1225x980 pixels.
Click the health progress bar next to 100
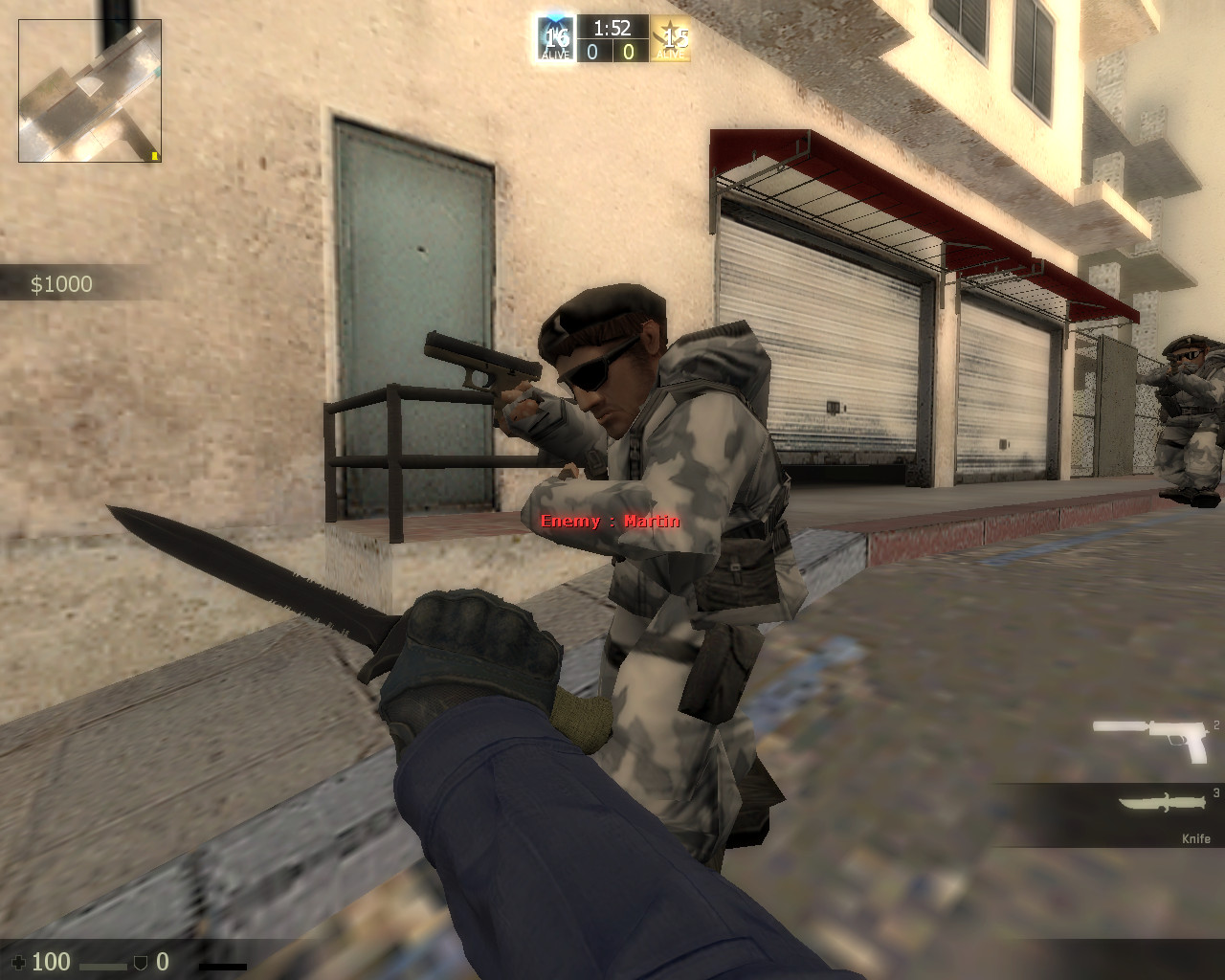[103, 965]
